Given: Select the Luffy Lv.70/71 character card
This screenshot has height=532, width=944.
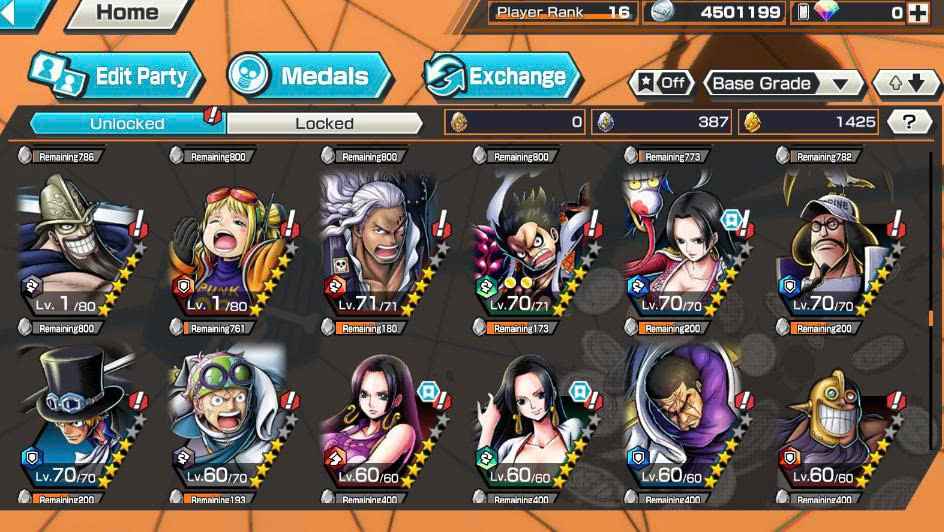Looking at the screenshot, I should (x=532, y=240).
